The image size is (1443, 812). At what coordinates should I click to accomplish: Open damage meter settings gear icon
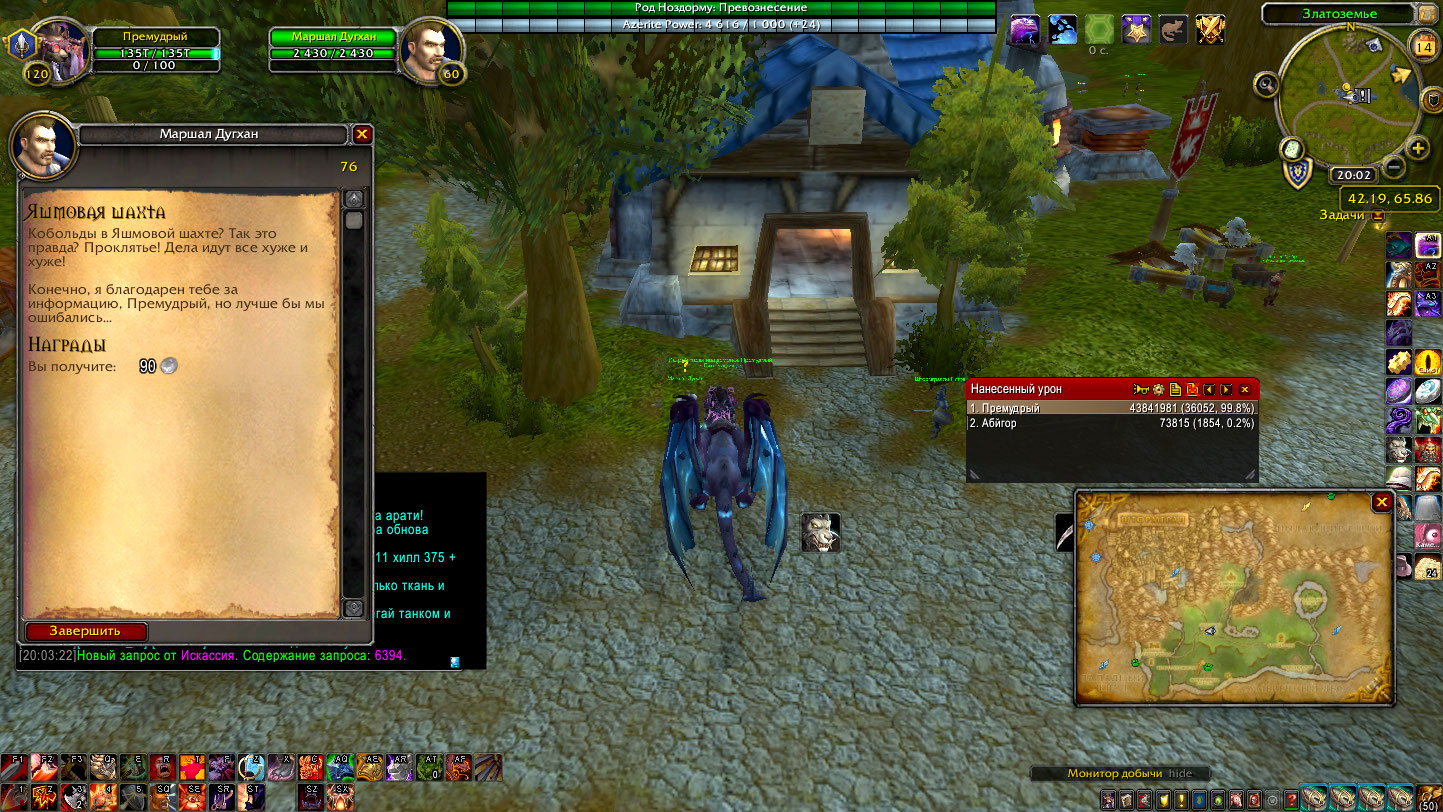(1159, 389)
